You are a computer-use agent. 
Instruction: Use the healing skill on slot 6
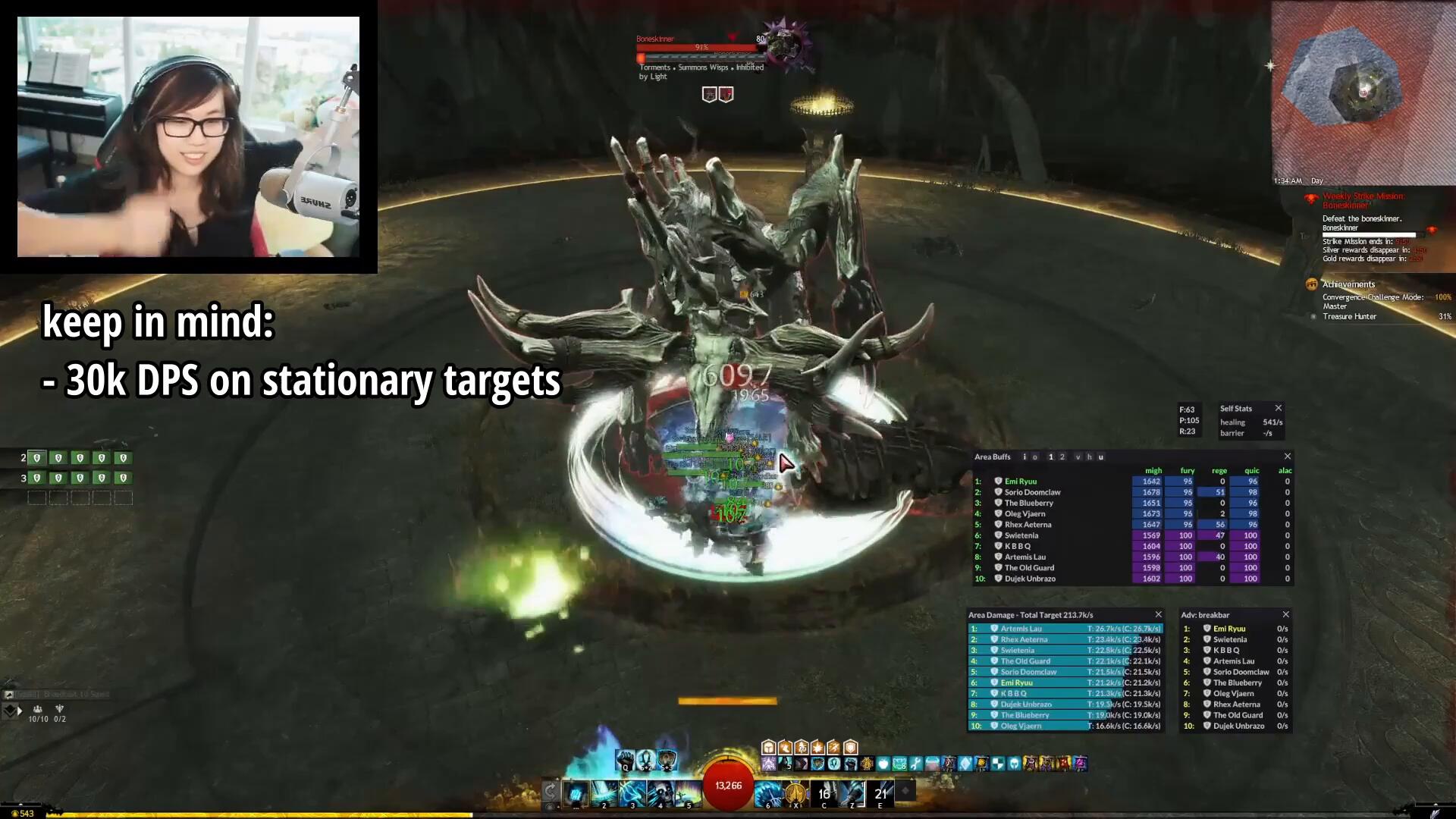[767, 792]
